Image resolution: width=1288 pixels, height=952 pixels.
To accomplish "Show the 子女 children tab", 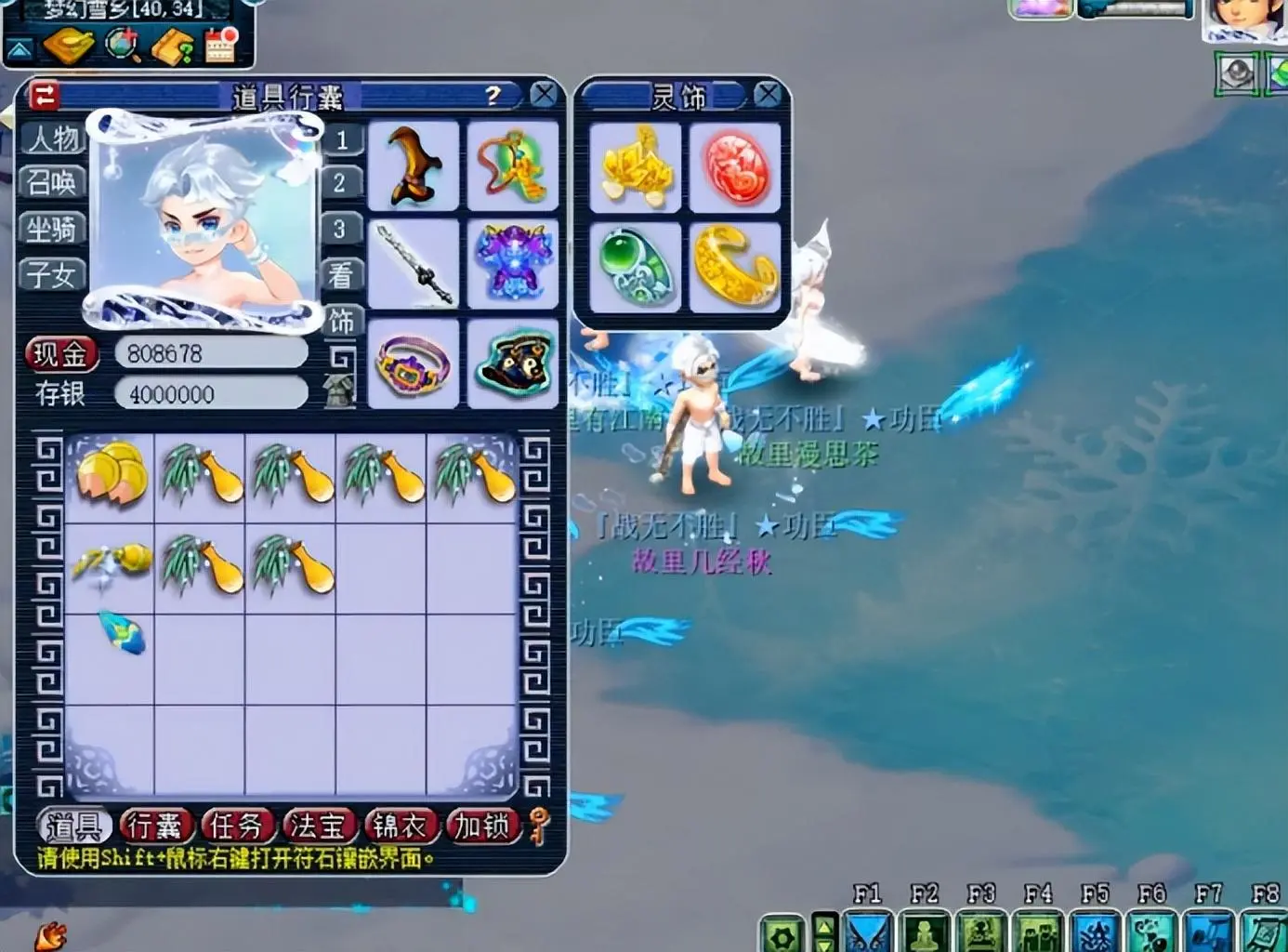I will point(52,274).
